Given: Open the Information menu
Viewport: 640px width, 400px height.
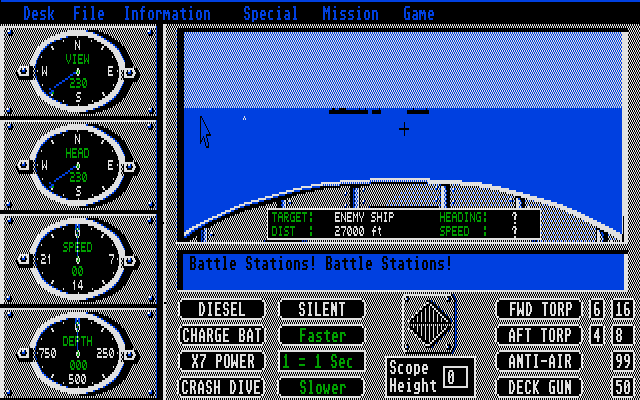Looking at the screenshot, I should (x=167, y=14).
